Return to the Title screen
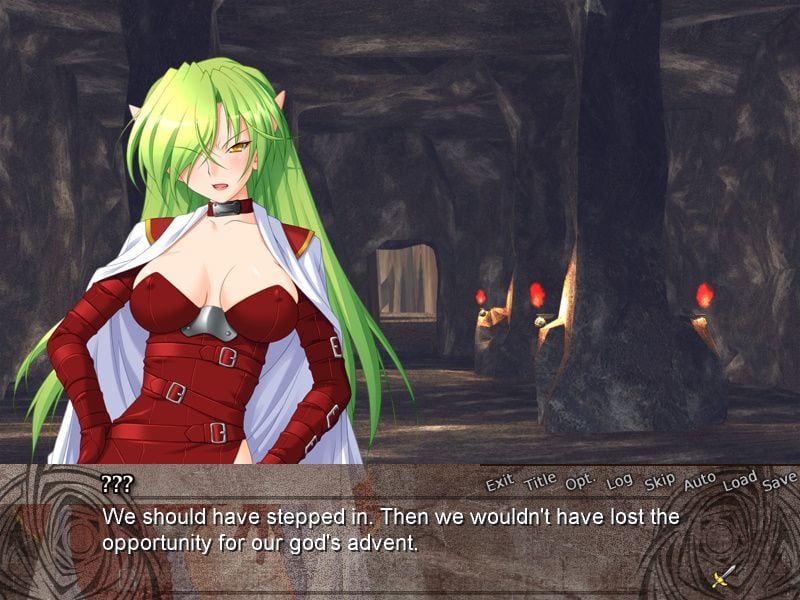 540,481
